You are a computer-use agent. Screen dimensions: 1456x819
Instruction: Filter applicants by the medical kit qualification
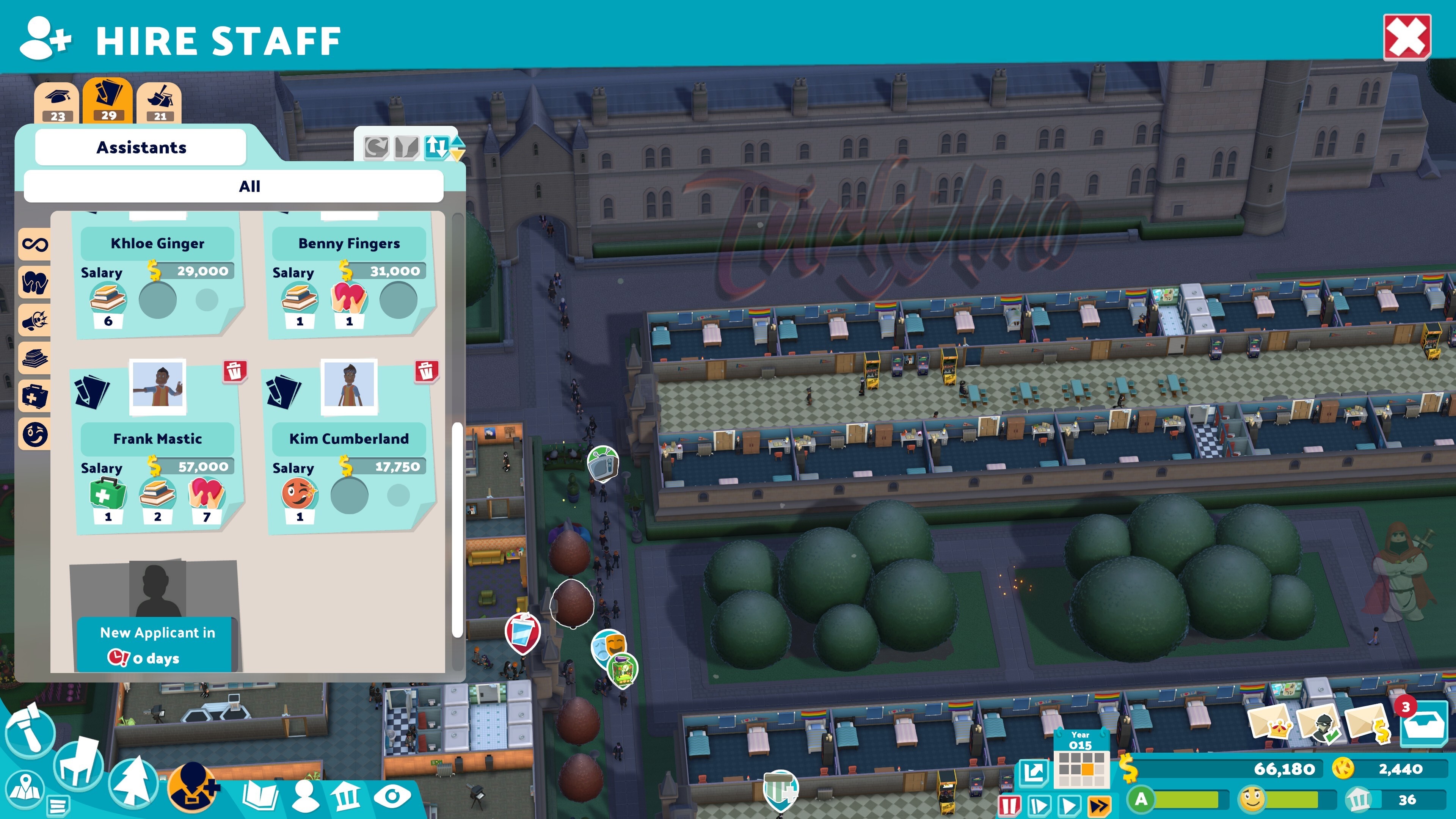35,395
